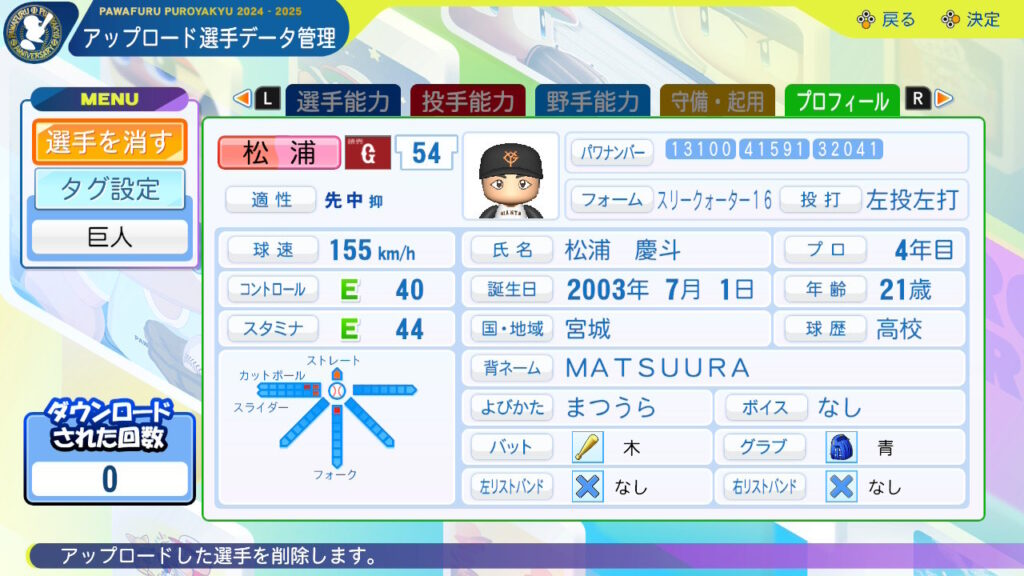The image size is (1024, 576).
Task: Select the 背ネーム MATSUURA row
Action: pos(712,368)
